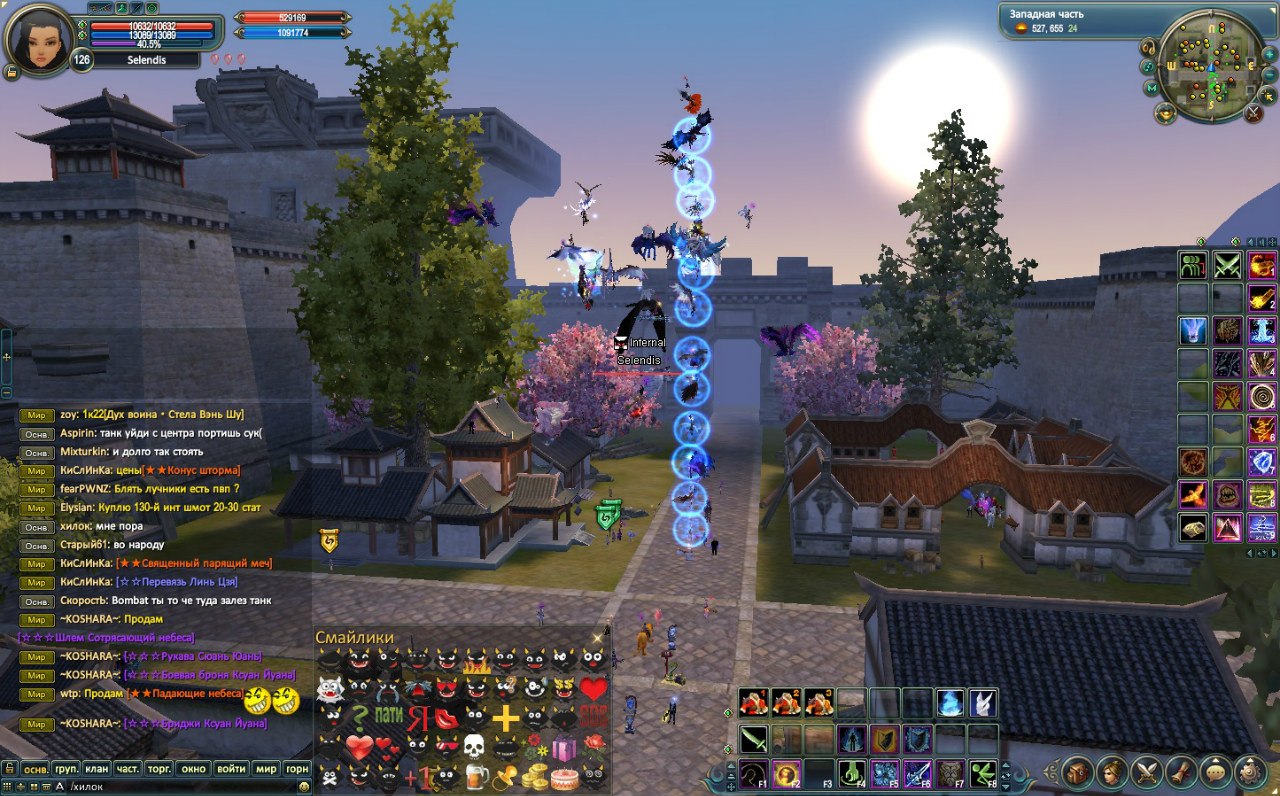
Task: Click the minimap
Action: point(1210,65)
